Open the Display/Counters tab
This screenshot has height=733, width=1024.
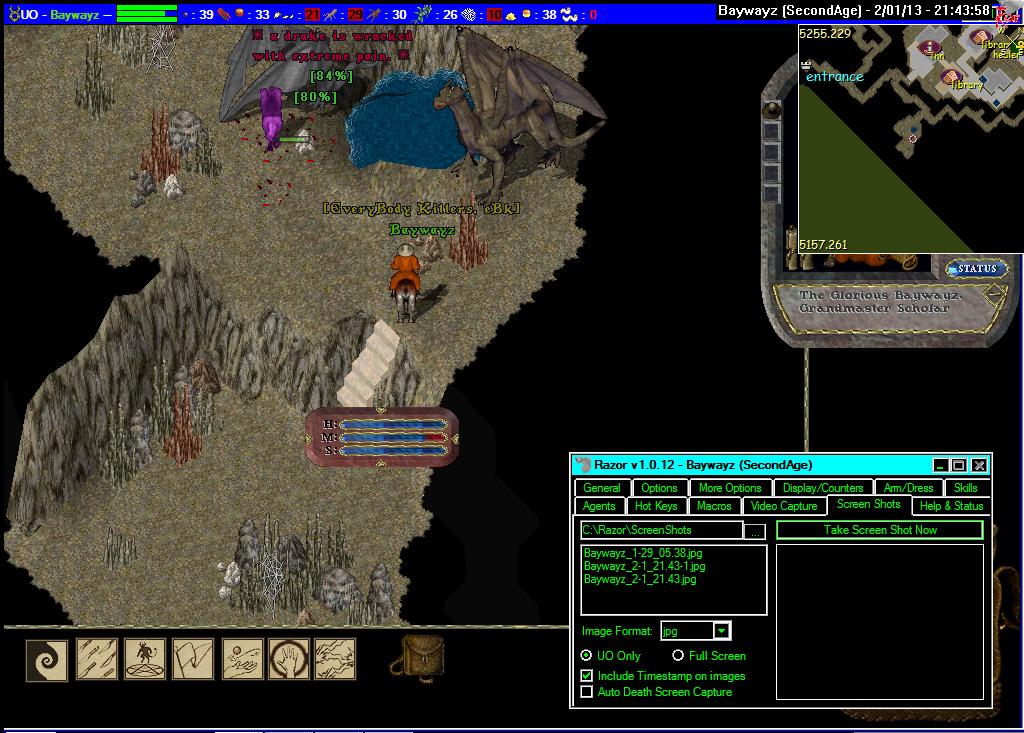pyautogui.click(x=823, y=488)
